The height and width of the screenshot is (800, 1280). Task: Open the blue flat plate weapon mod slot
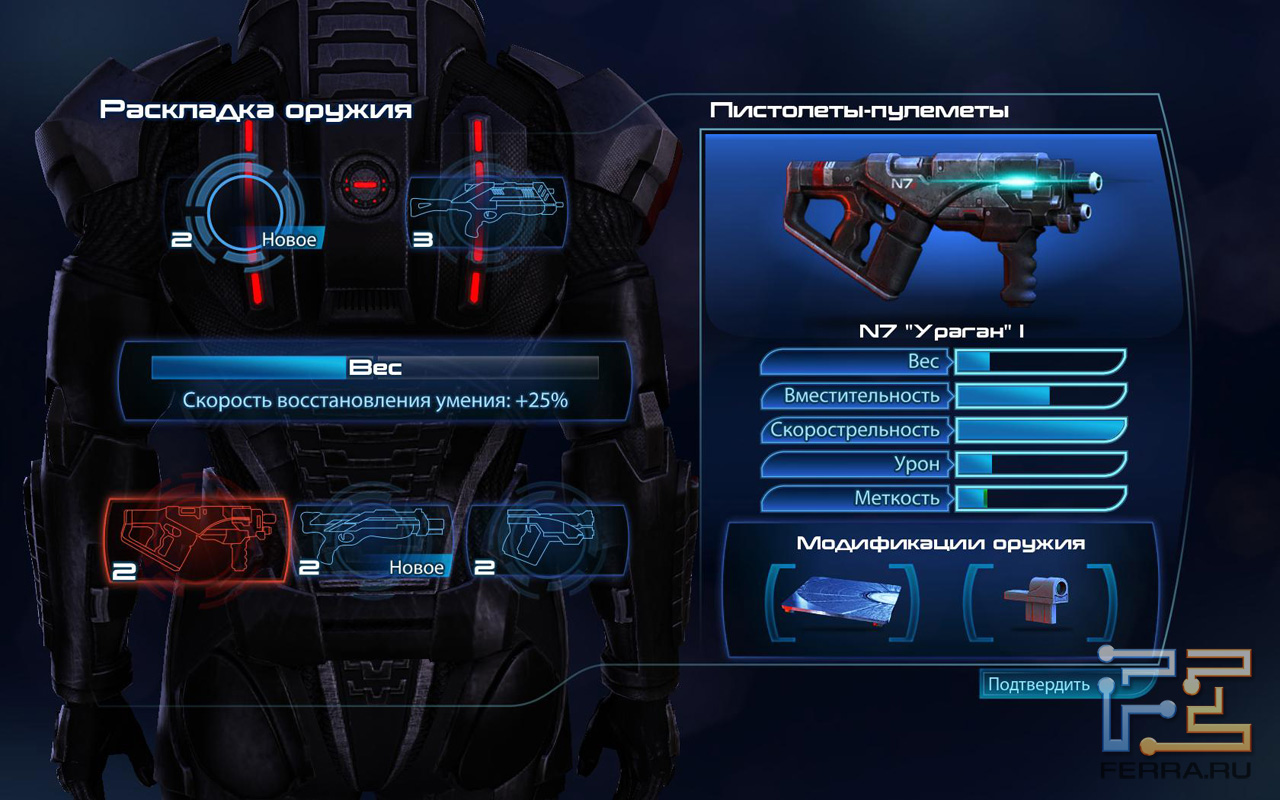click(x=841, y=601)
